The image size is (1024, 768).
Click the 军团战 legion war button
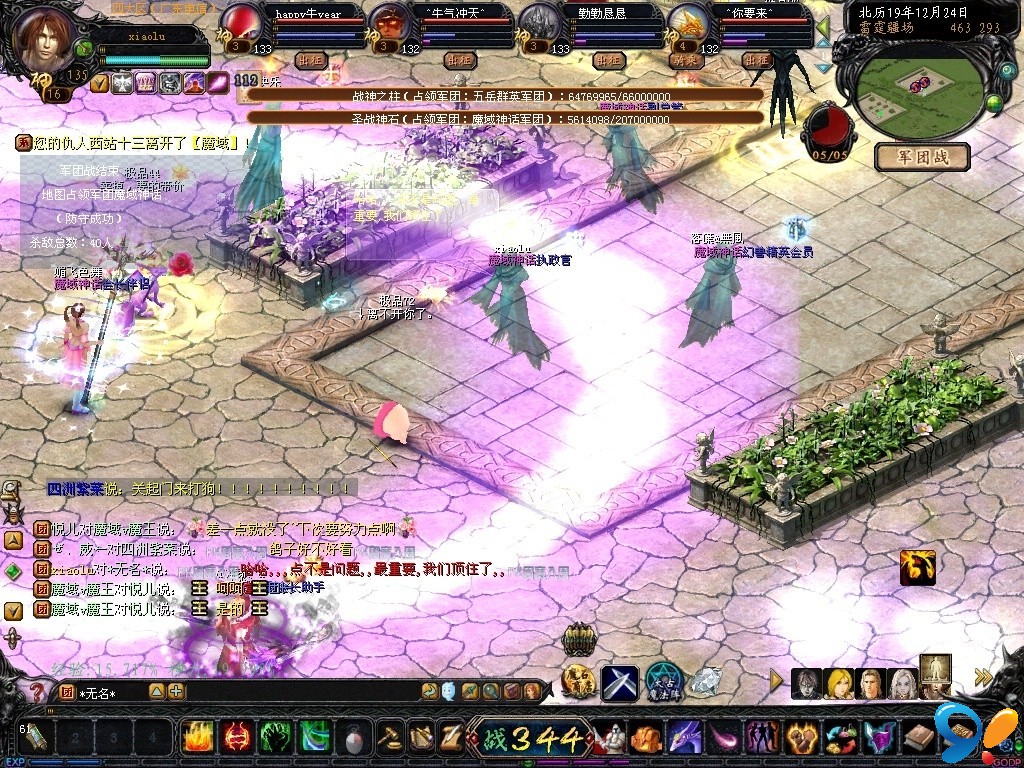[x=922, y=157]
